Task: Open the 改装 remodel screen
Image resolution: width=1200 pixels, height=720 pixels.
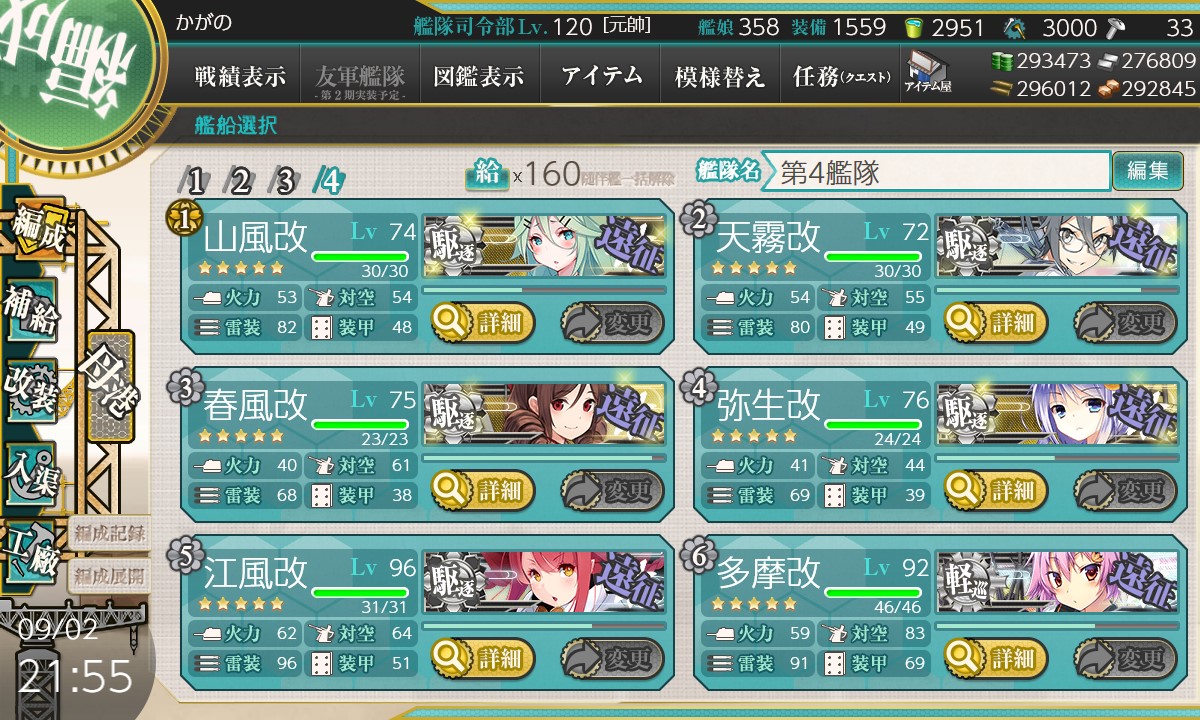Action: 32,389
